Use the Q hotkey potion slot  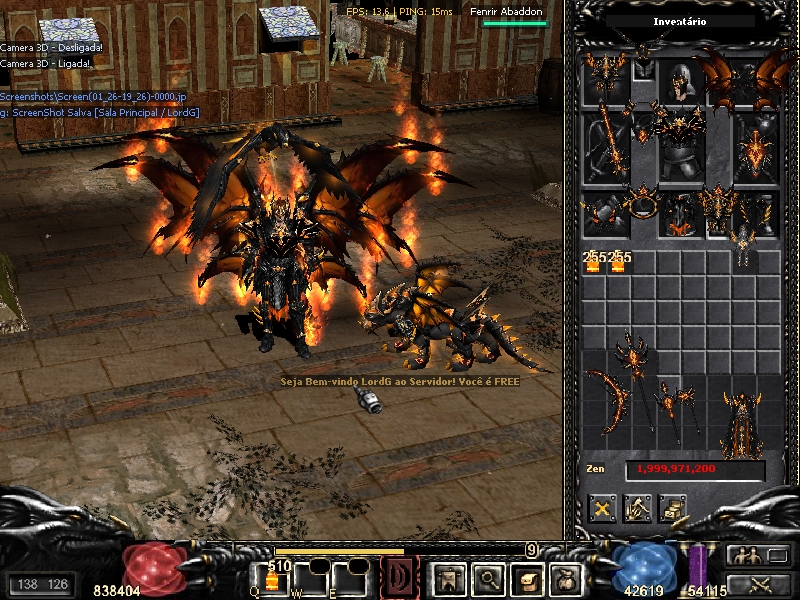click(x=272, y=578)
